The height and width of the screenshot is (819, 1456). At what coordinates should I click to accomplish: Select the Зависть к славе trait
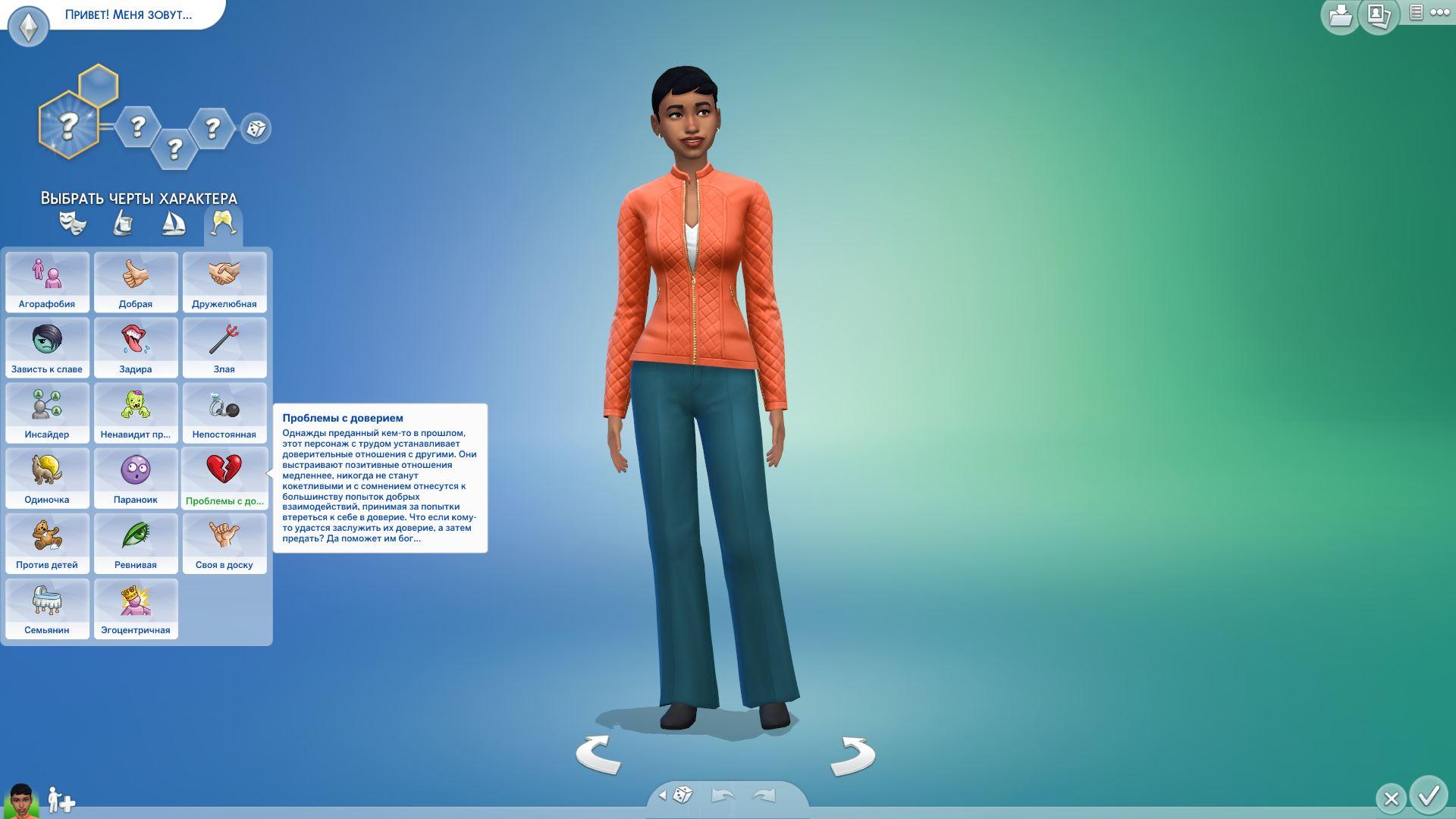47,347
